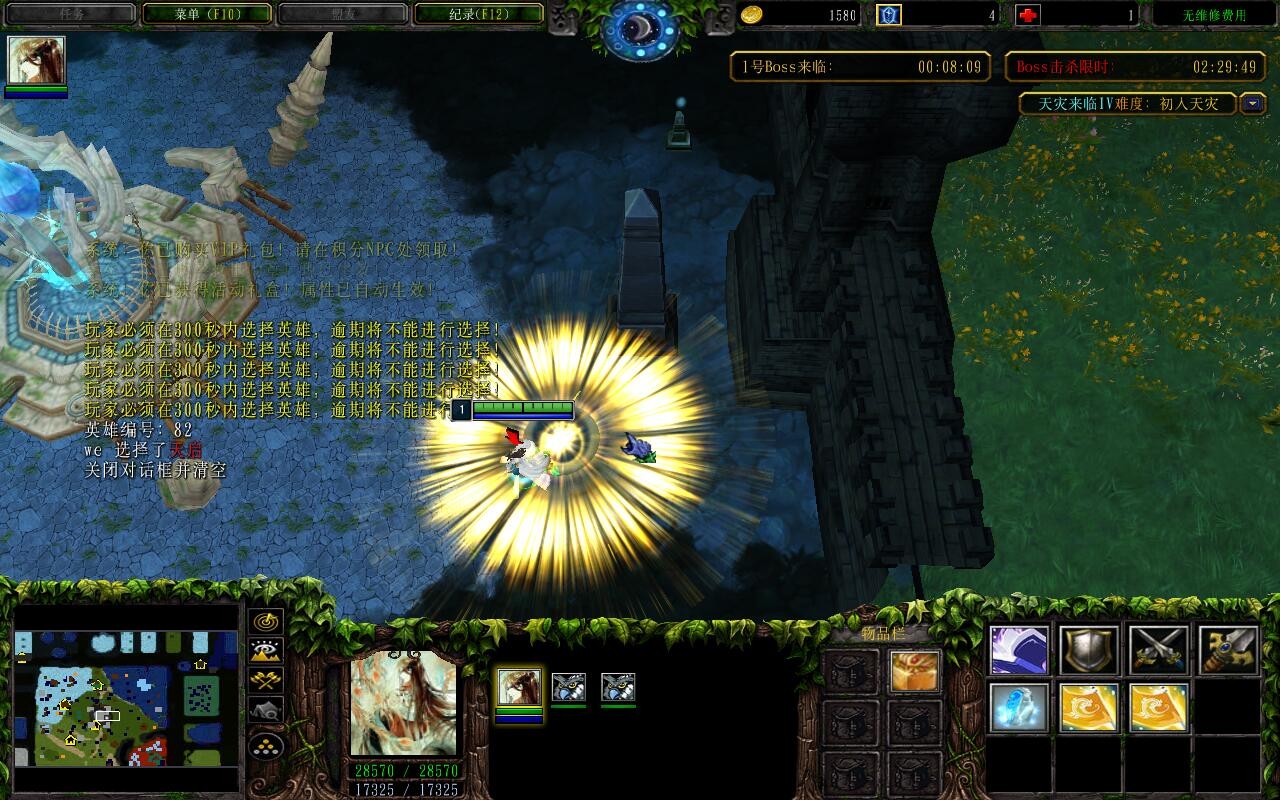1280x800 pixels.
Task: Send a minimap signal ping
Action: [x=266, y=621]
